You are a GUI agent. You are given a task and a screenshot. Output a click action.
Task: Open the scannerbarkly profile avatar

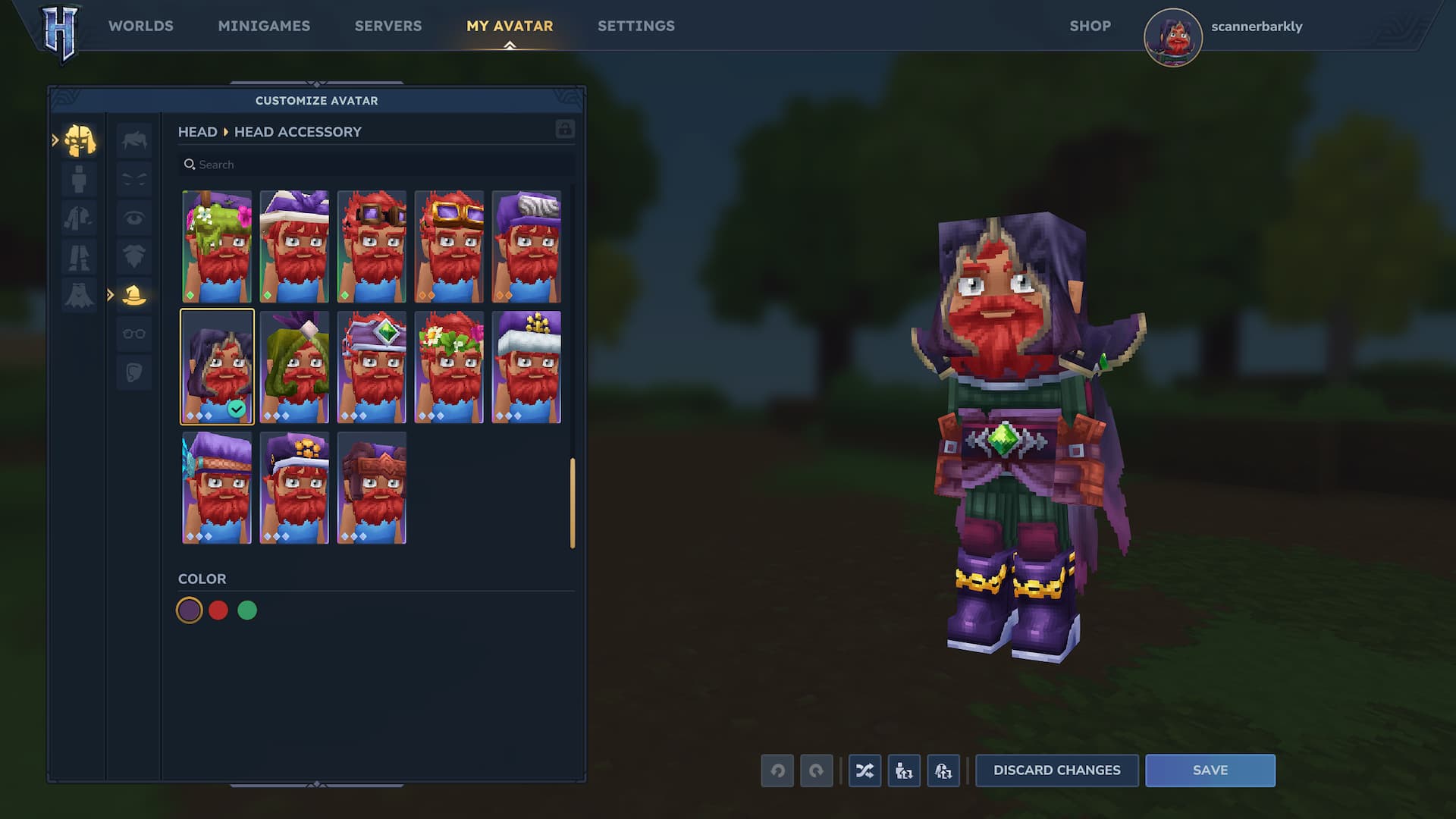pos(1172,37)
